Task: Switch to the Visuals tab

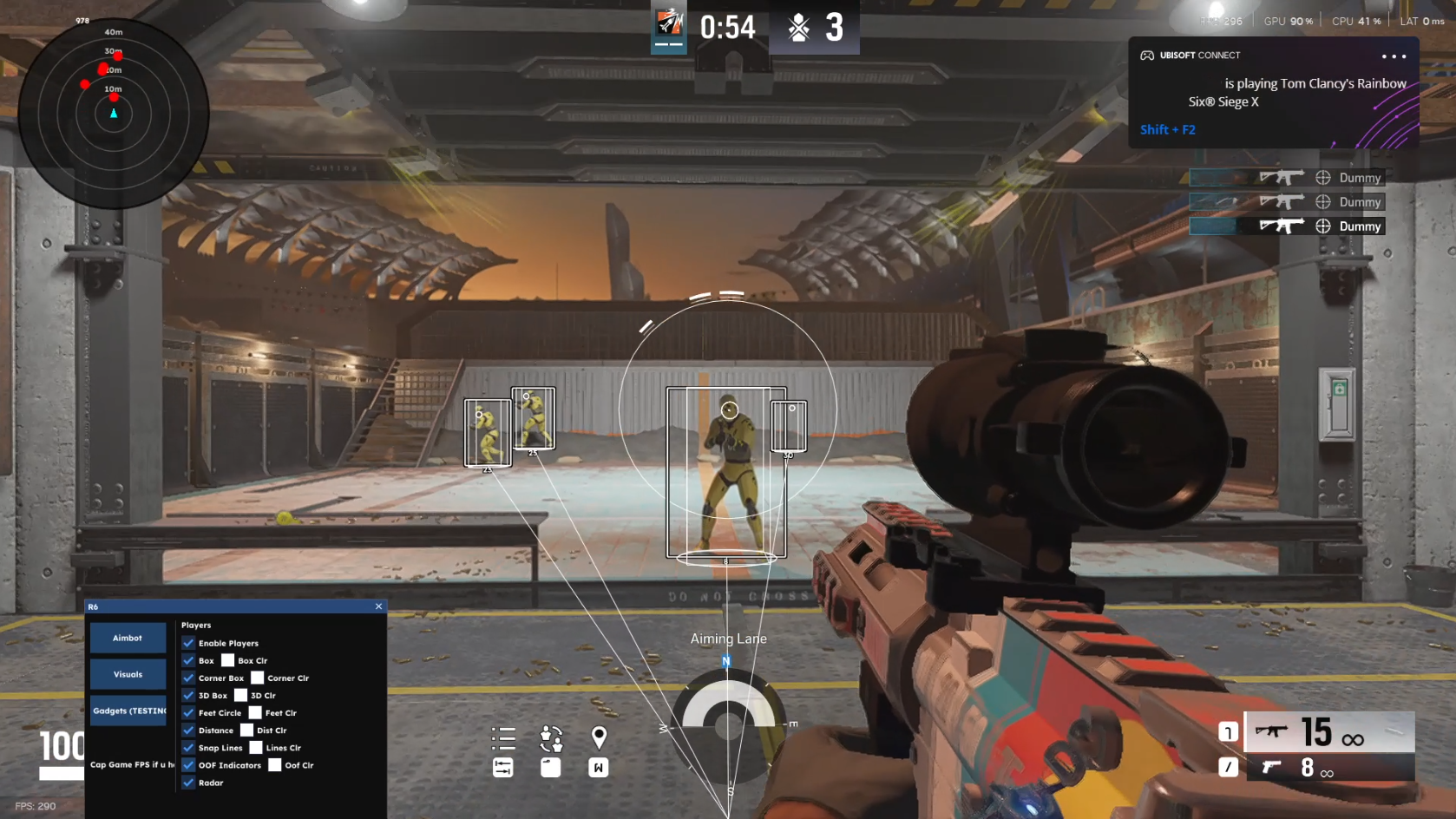Action: click(x=128, y=674)
